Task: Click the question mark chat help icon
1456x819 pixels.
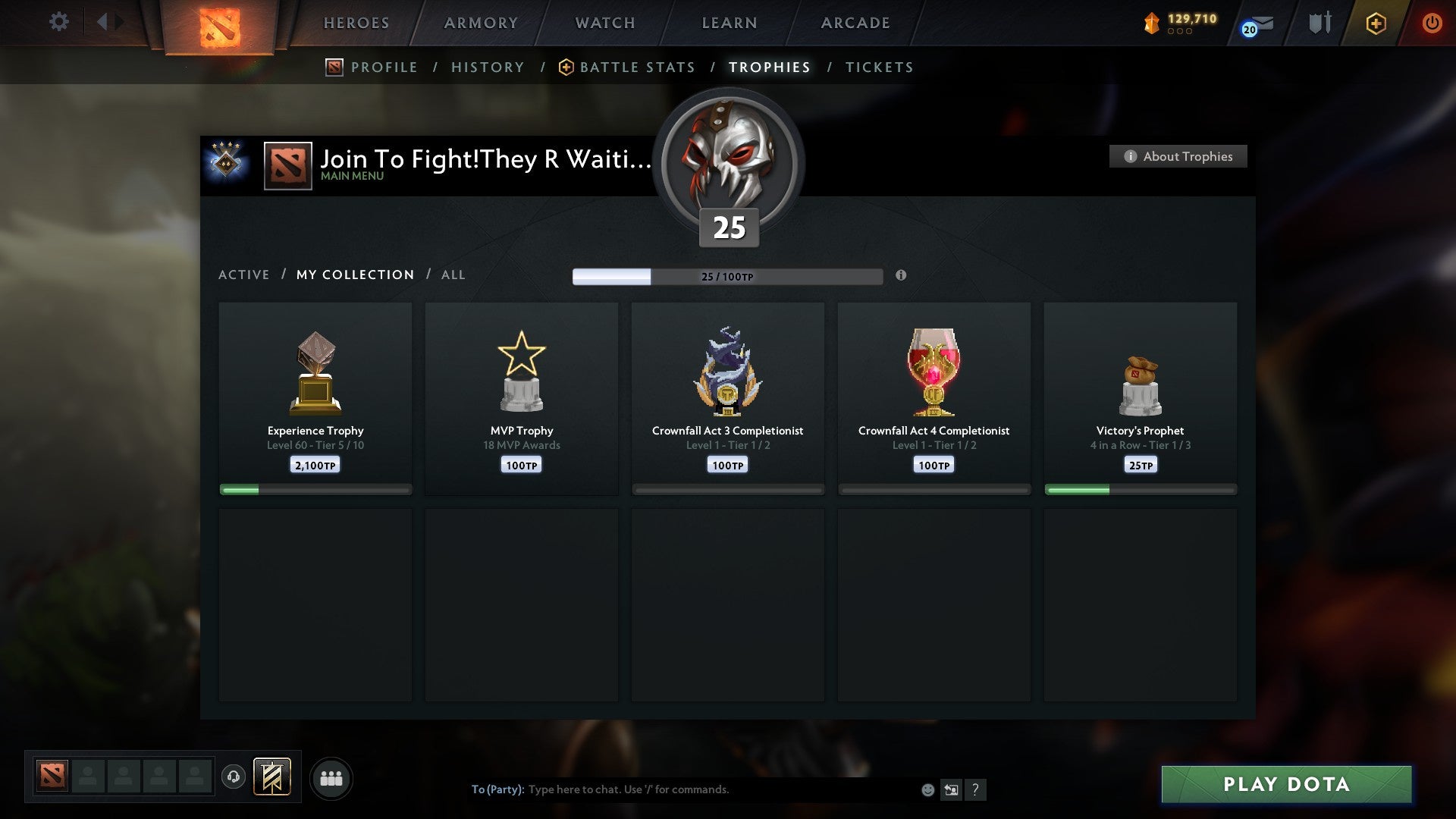Action: pyautogui.click(x=977, y=789)
